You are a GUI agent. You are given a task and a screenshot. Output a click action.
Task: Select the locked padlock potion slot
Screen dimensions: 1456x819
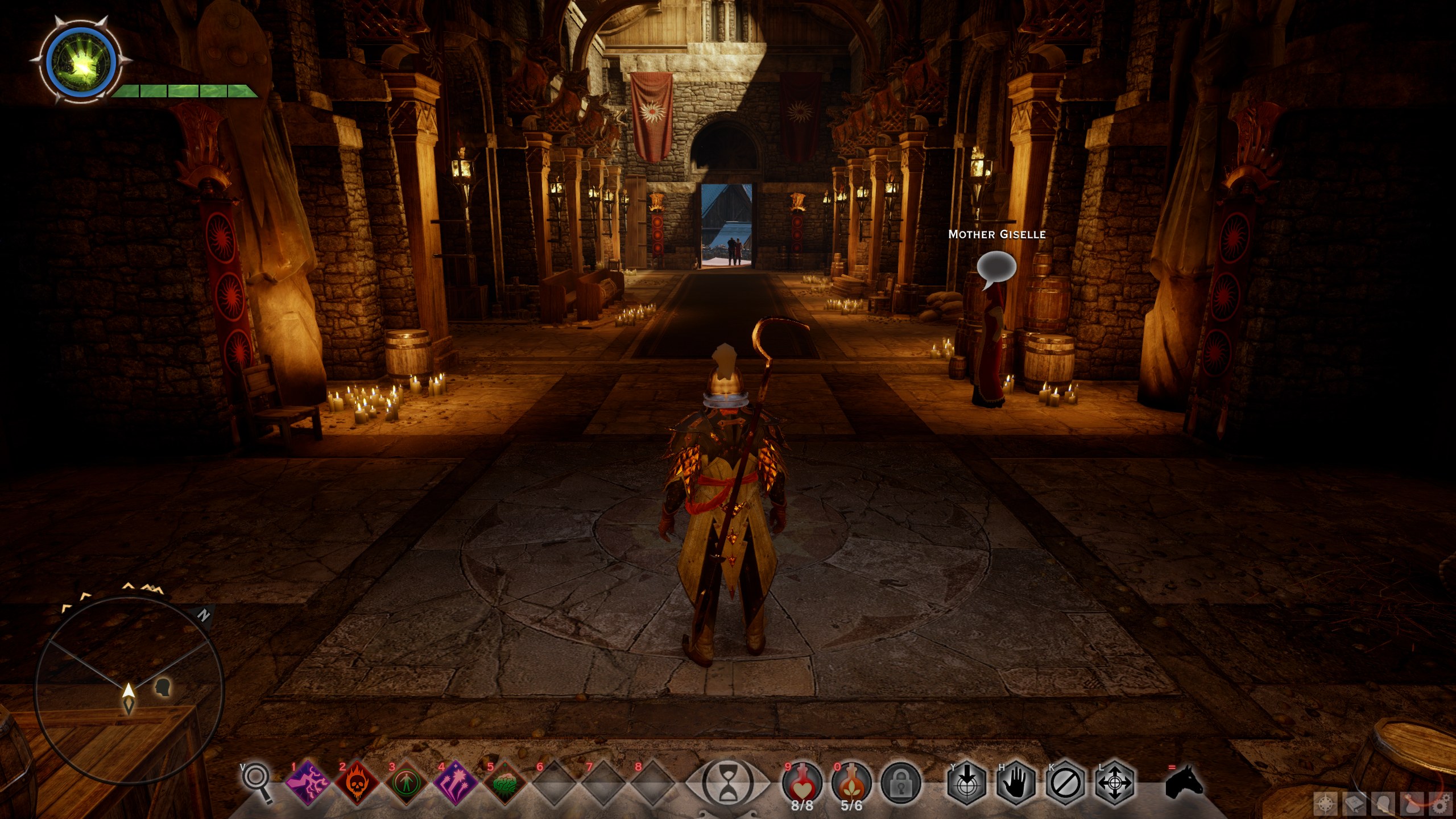point(900,784)
